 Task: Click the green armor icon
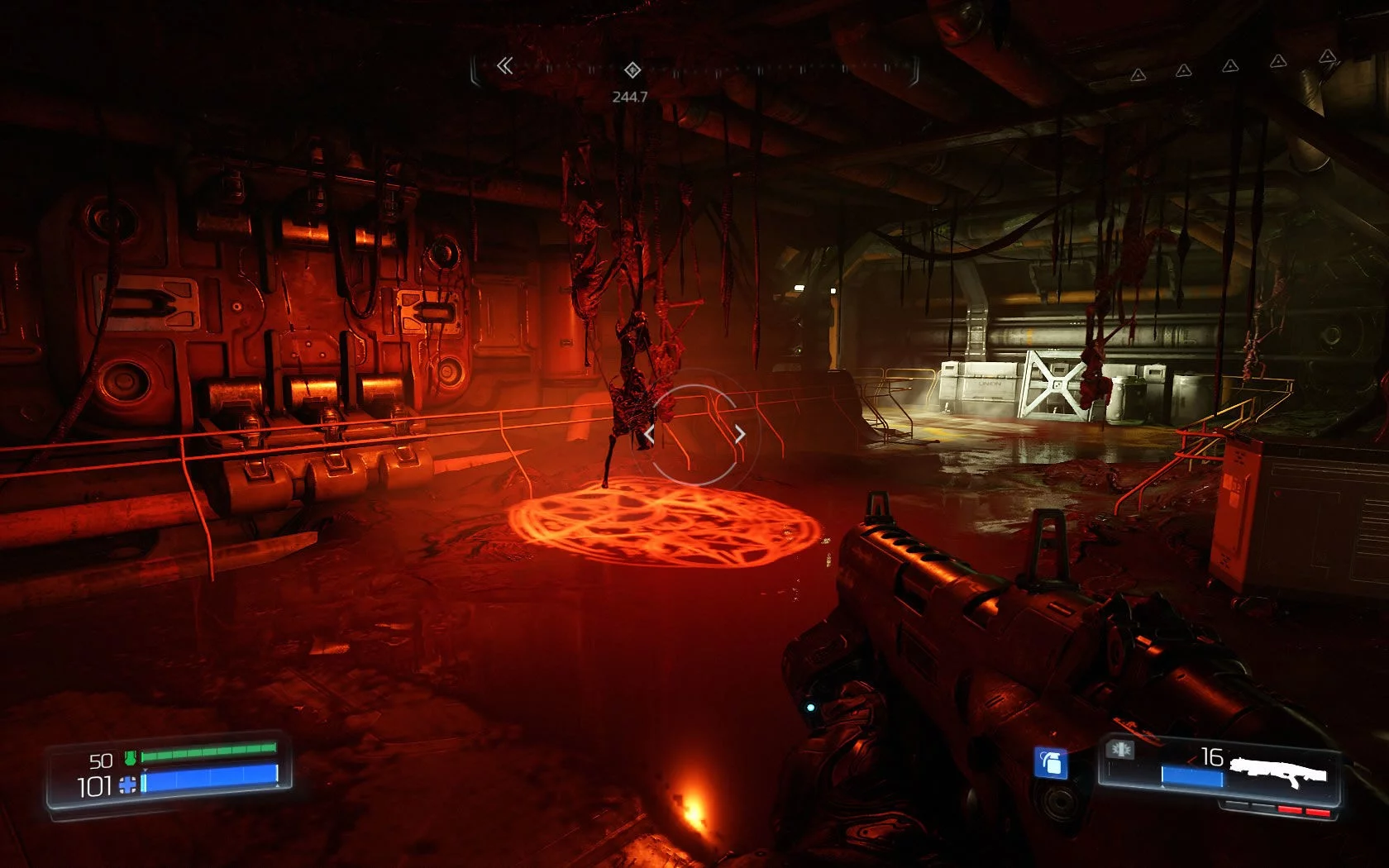coord(130,757)
